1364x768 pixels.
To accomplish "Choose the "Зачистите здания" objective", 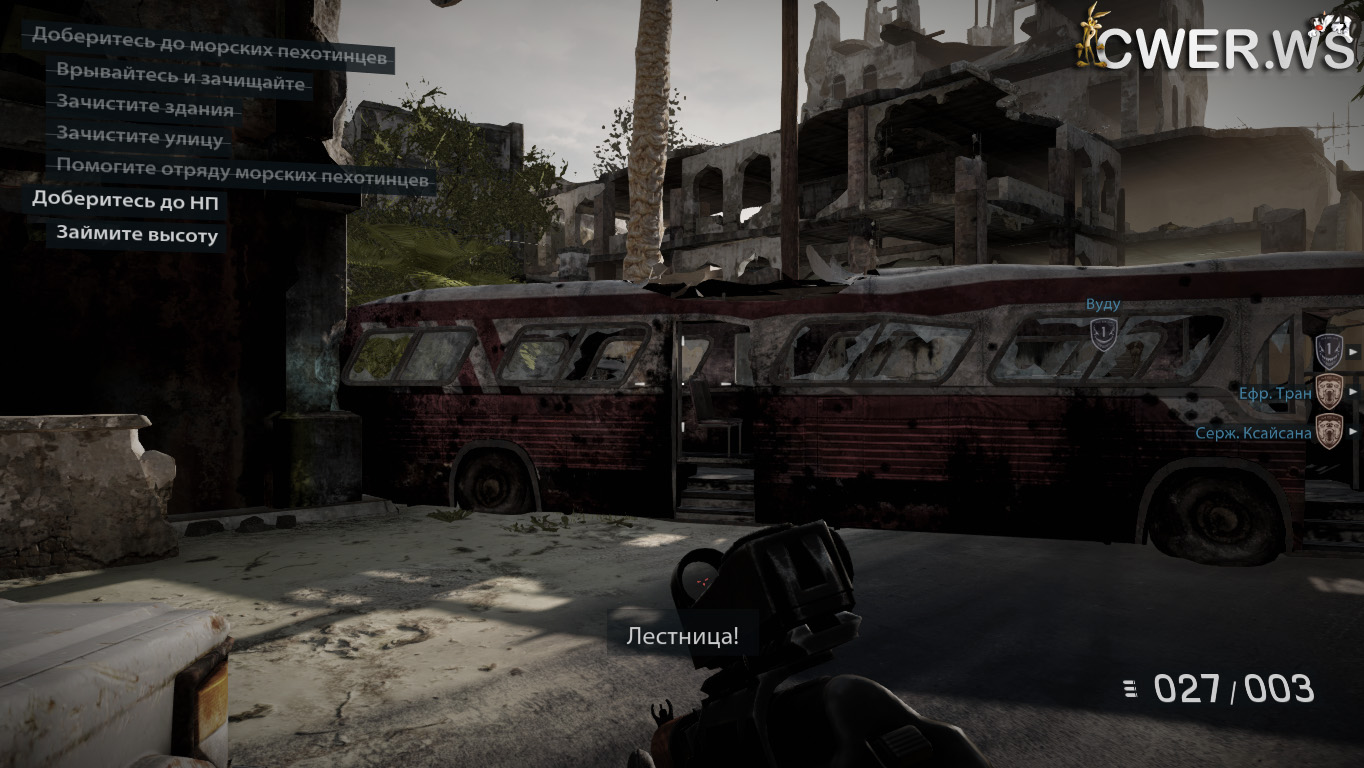I will tap(145, 109).
